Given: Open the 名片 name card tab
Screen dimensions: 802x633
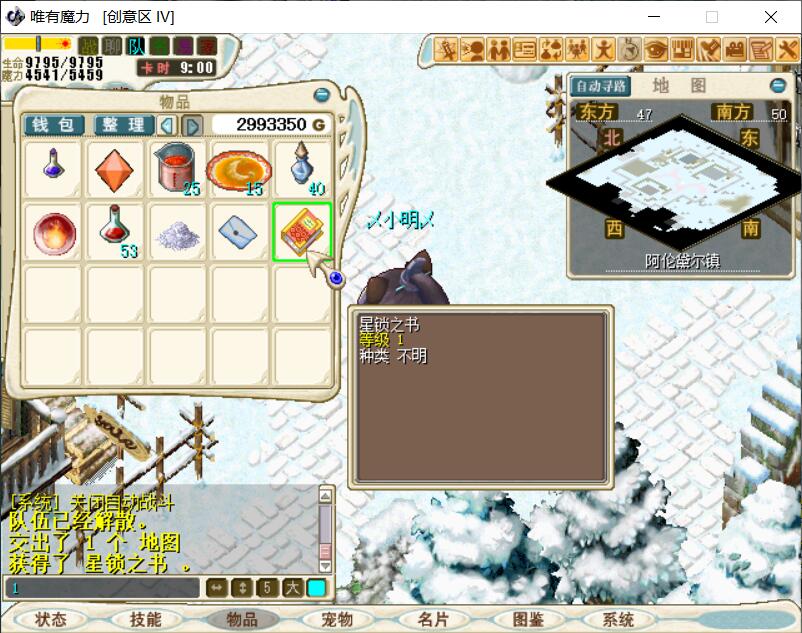Looking at the screenshot, I should tap(433, 620).
